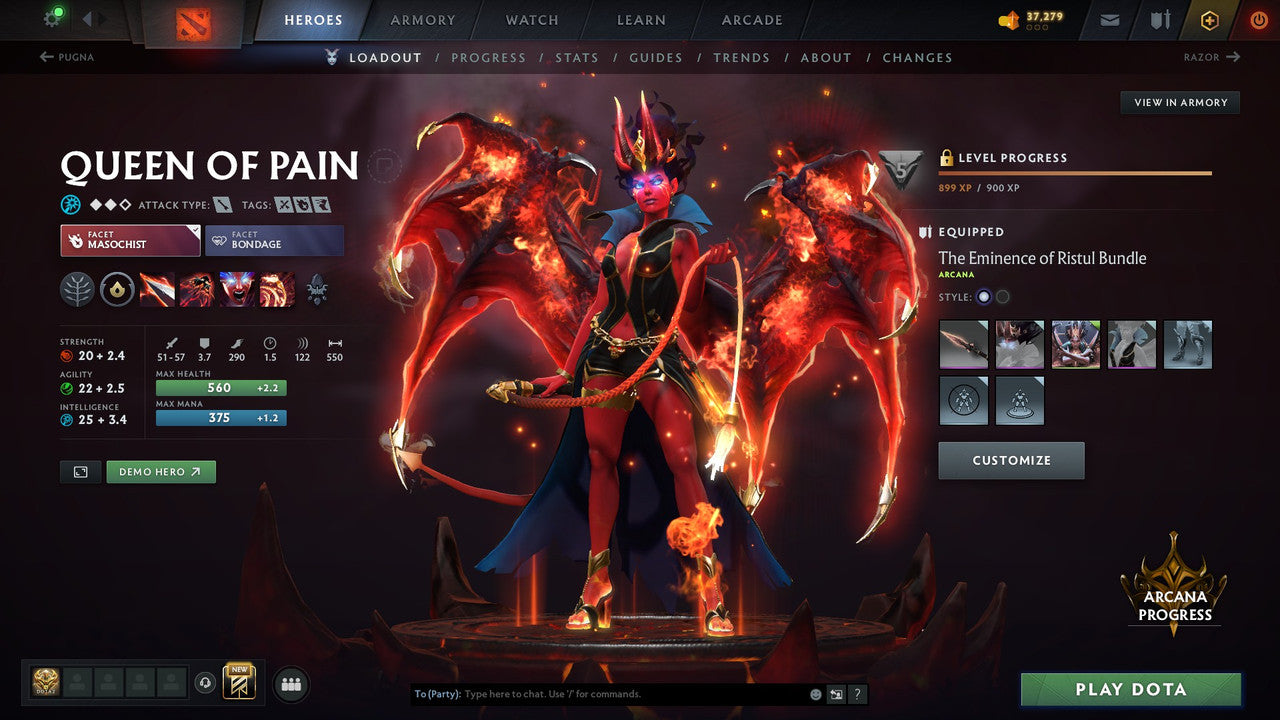Switch to the ARCADE tab

click(751, 19)
